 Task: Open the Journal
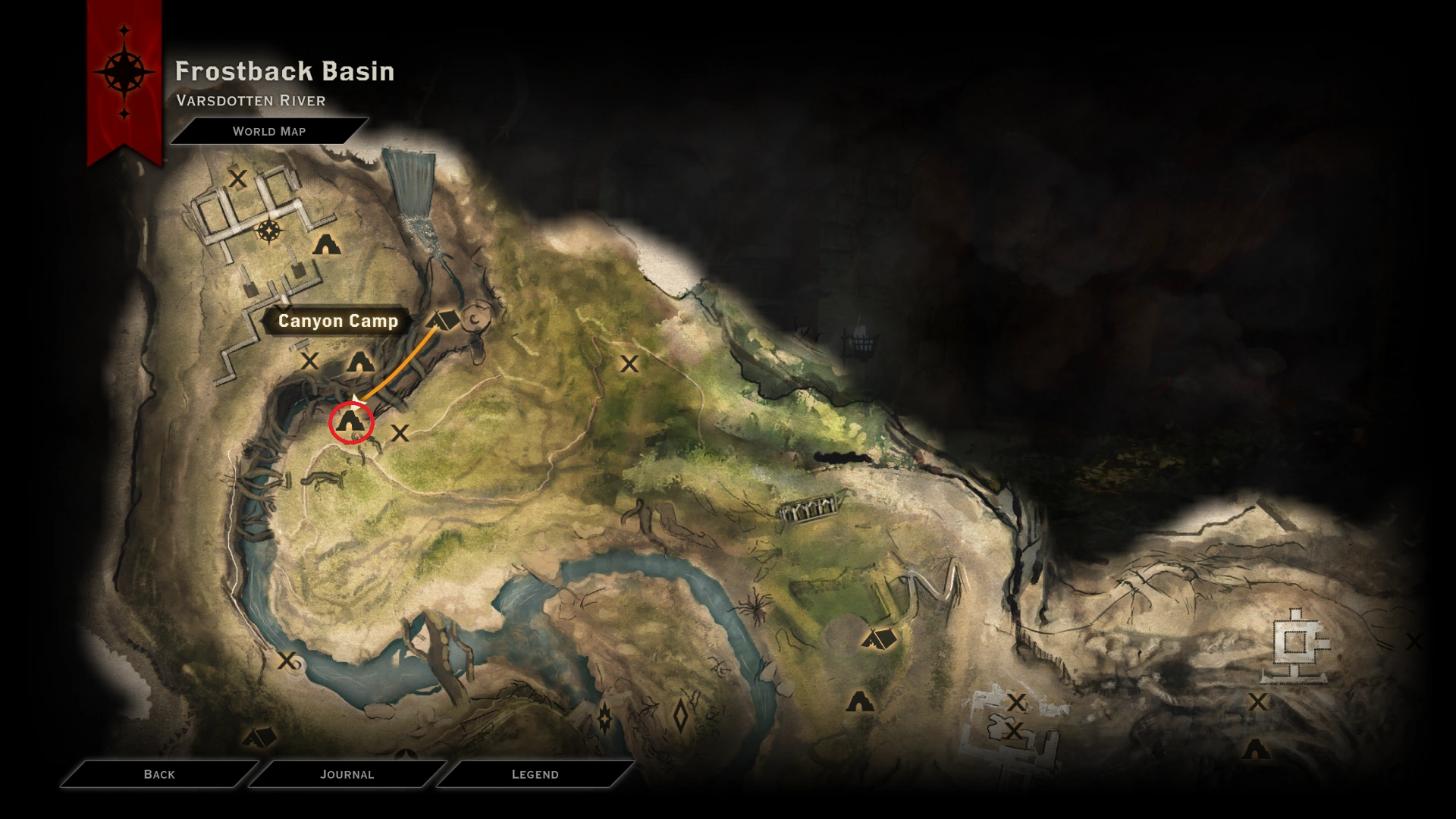(x=347, y=774)
